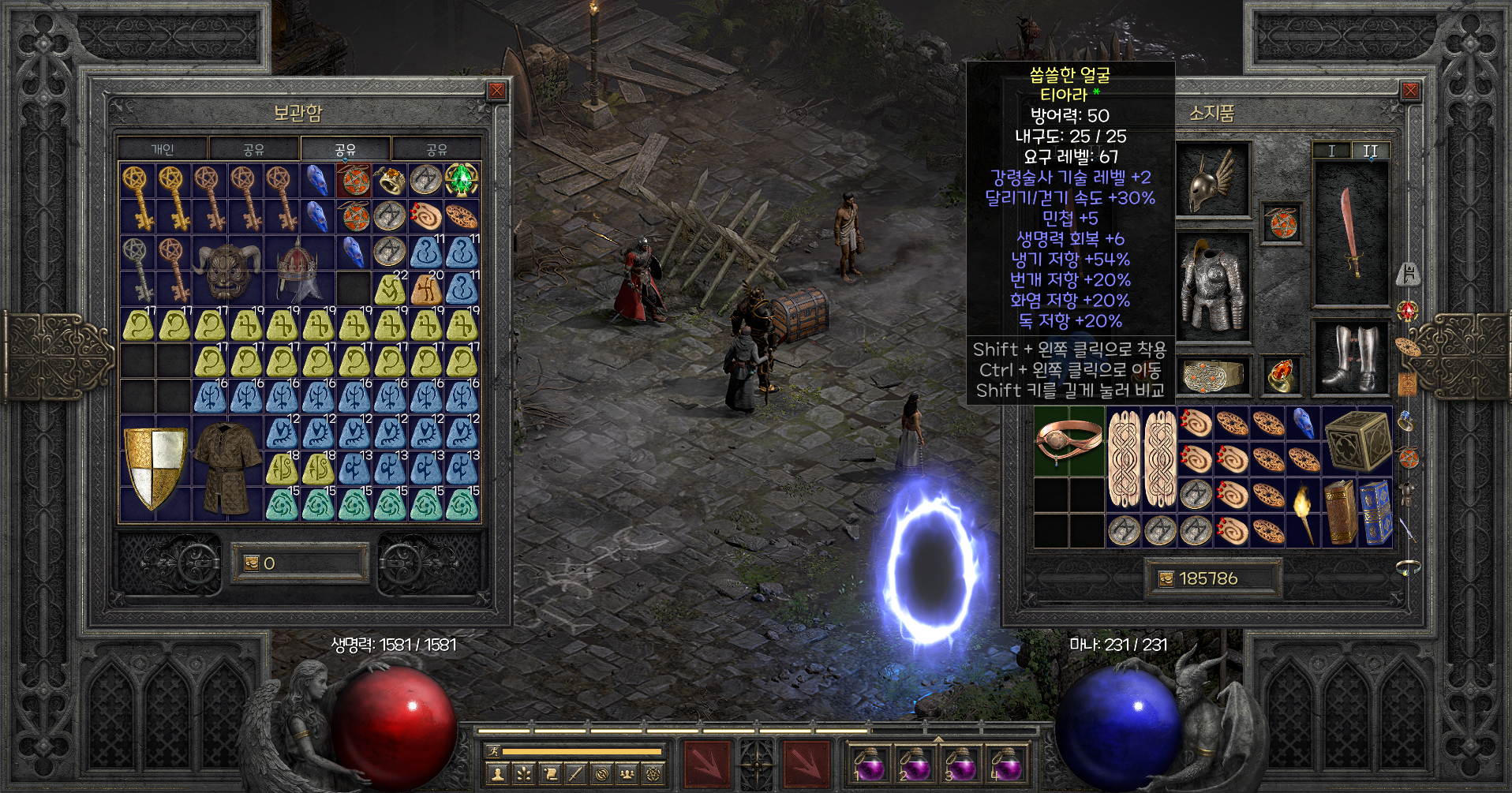
Task: Open the character screen from mini menu
Action: click(x=497, y=774)
